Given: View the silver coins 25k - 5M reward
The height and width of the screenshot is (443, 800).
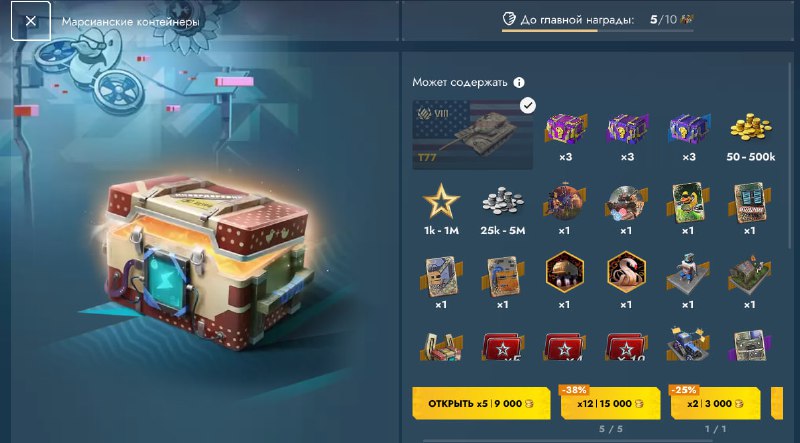Looking at the screenshot, I should (x=503, y=206).
